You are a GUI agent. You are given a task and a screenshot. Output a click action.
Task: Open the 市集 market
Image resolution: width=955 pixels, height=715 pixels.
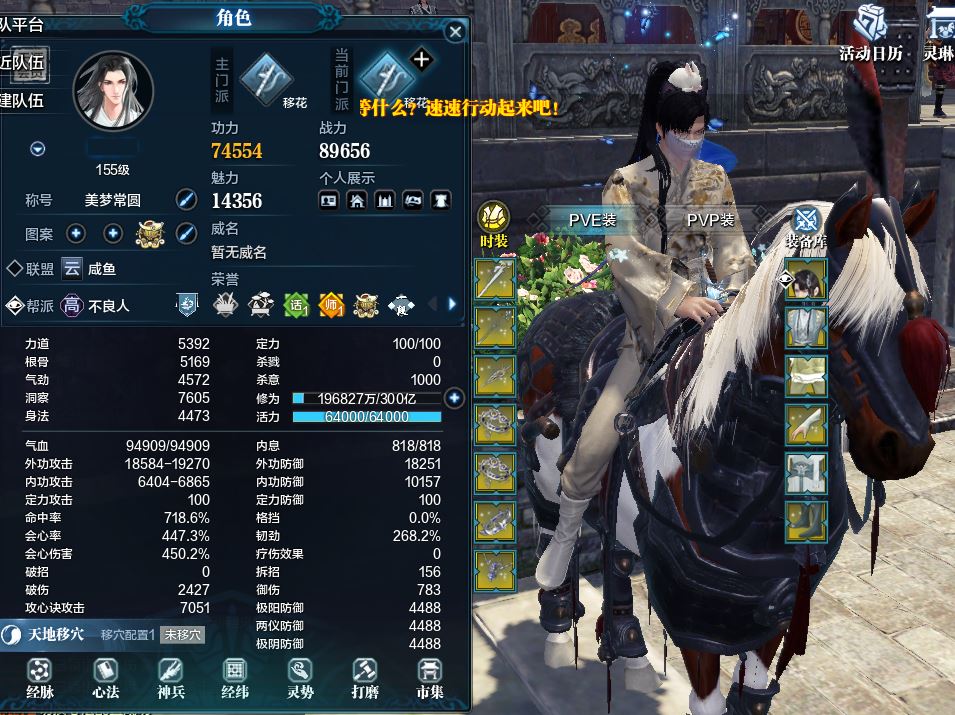coord(430,677)
